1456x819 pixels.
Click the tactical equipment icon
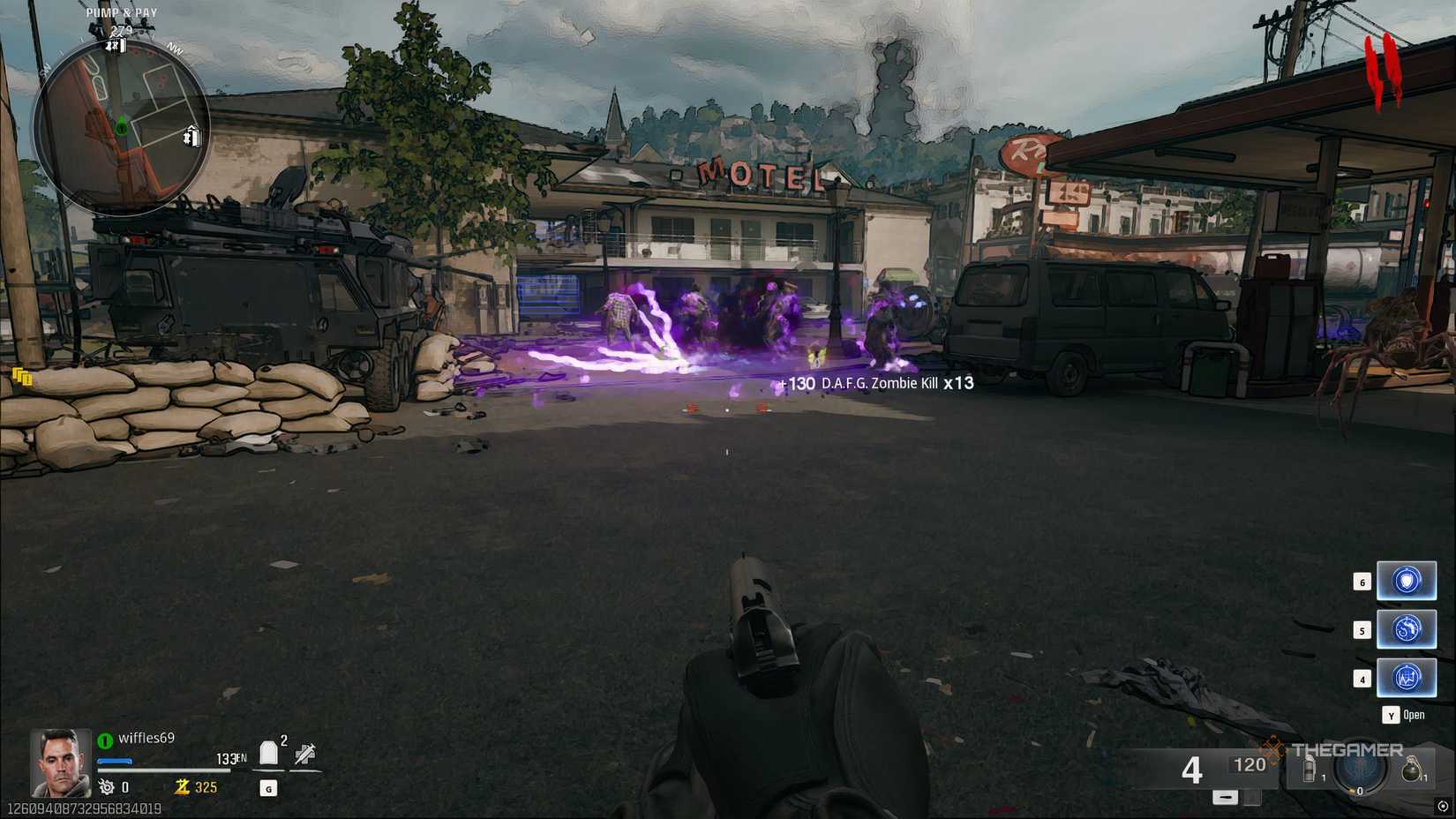[1309, 769]
